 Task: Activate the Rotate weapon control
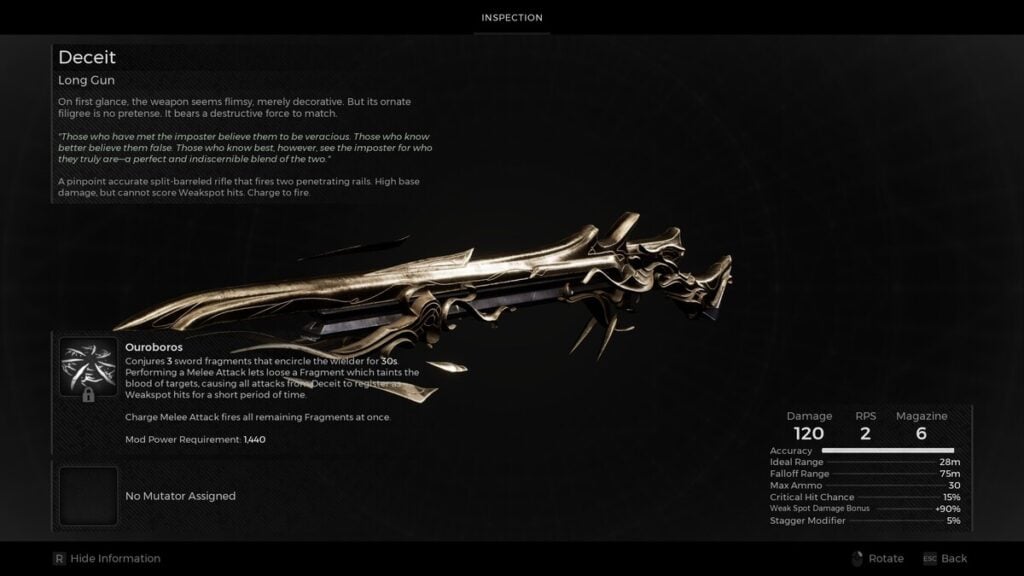(877, 558)
